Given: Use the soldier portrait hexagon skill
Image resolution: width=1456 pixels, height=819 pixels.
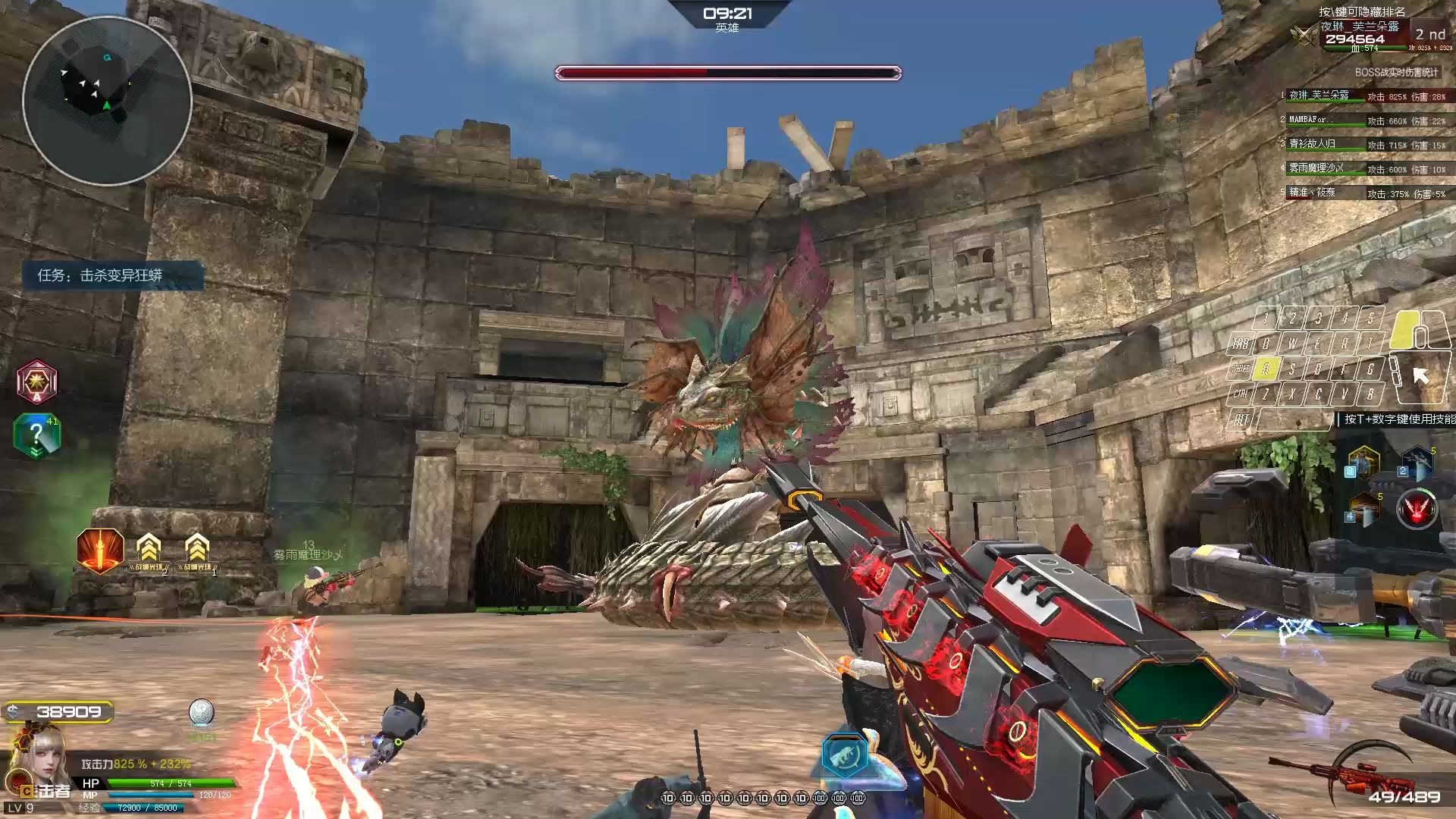Looking at the screenshot, I should [1363, 462].
